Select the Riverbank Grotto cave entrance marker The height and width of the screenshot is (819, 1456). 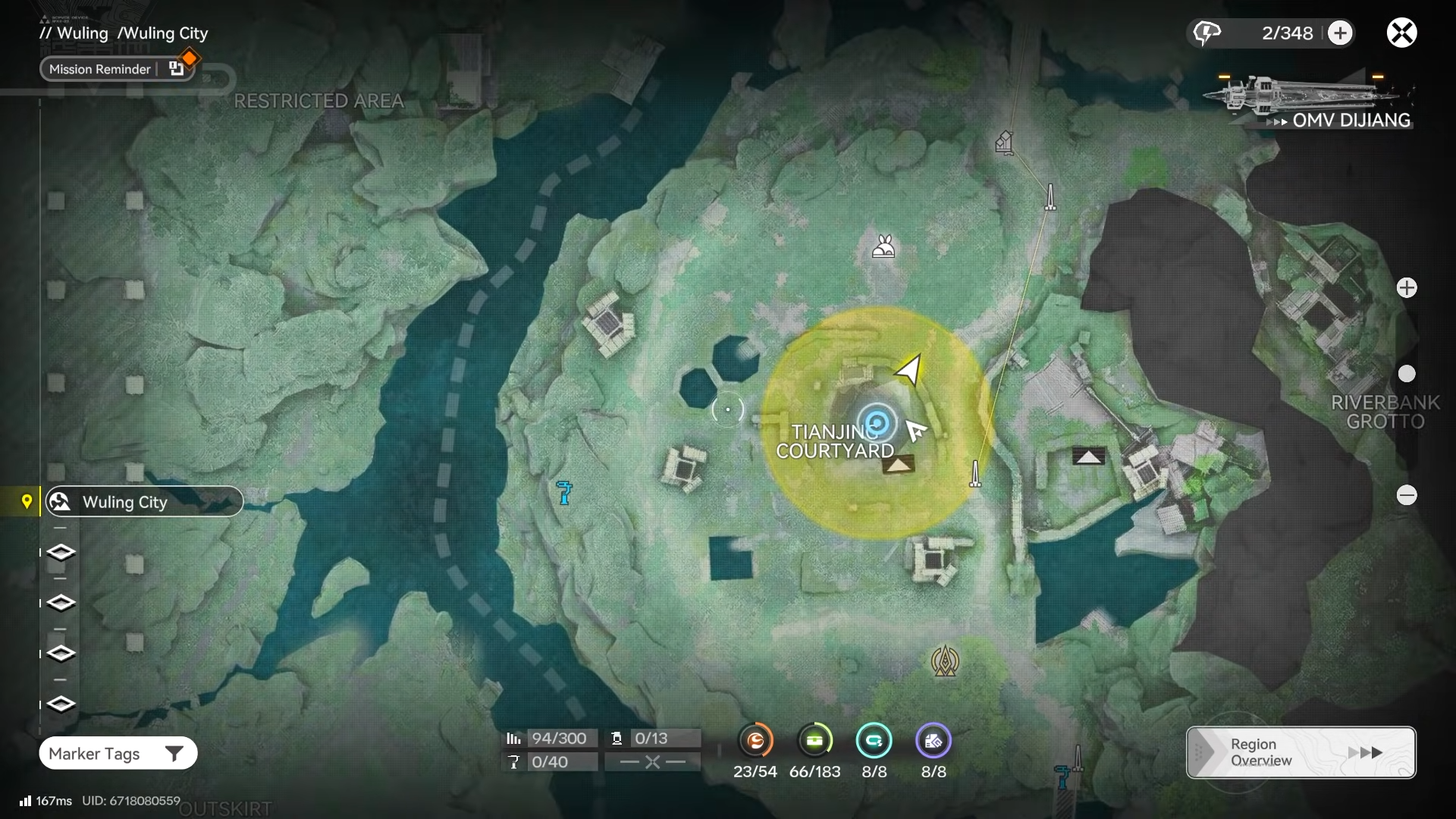pos(1088,457)
